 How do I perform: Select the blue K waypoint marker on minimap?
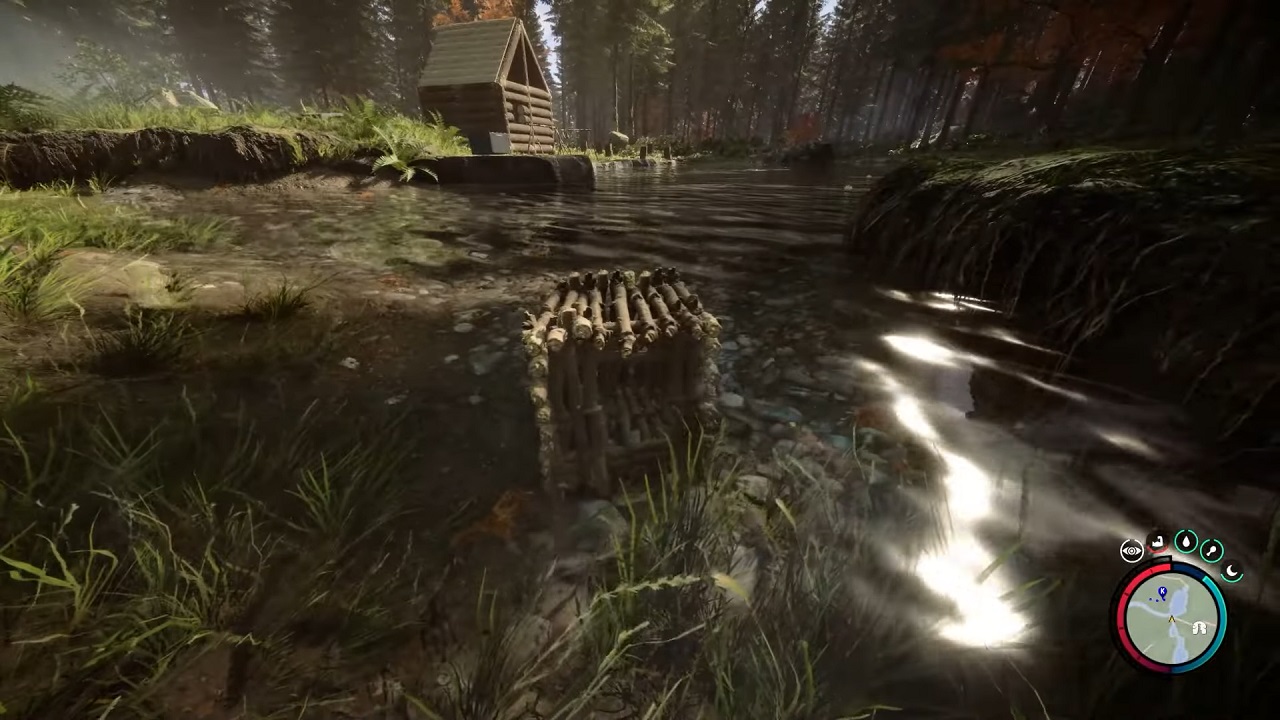point(1162,591)
